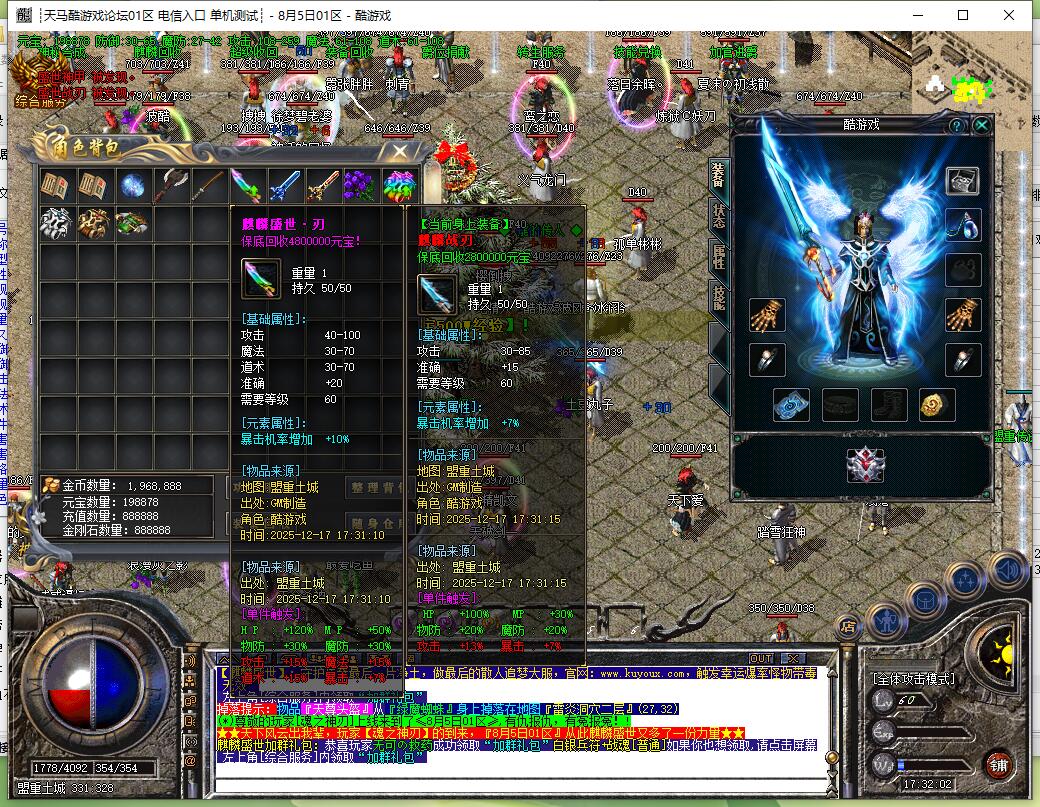Click the OUT button above the chat
Image resolution: width=1040 pixels, height=807 pixels.
click(x=762, y=658)
